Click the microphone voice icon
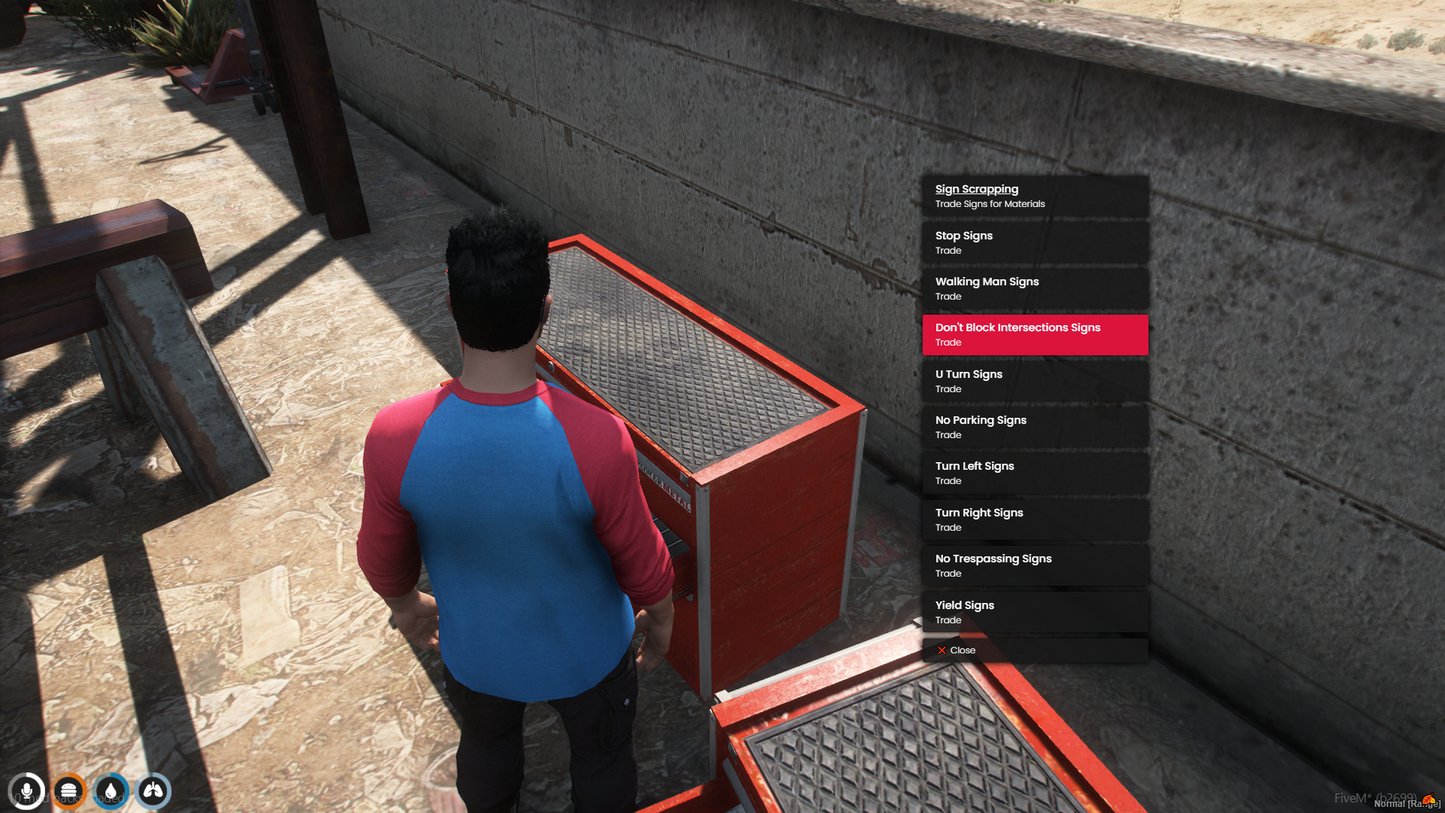Screen dimensions: 1445x813 click(x=27, y=791)
